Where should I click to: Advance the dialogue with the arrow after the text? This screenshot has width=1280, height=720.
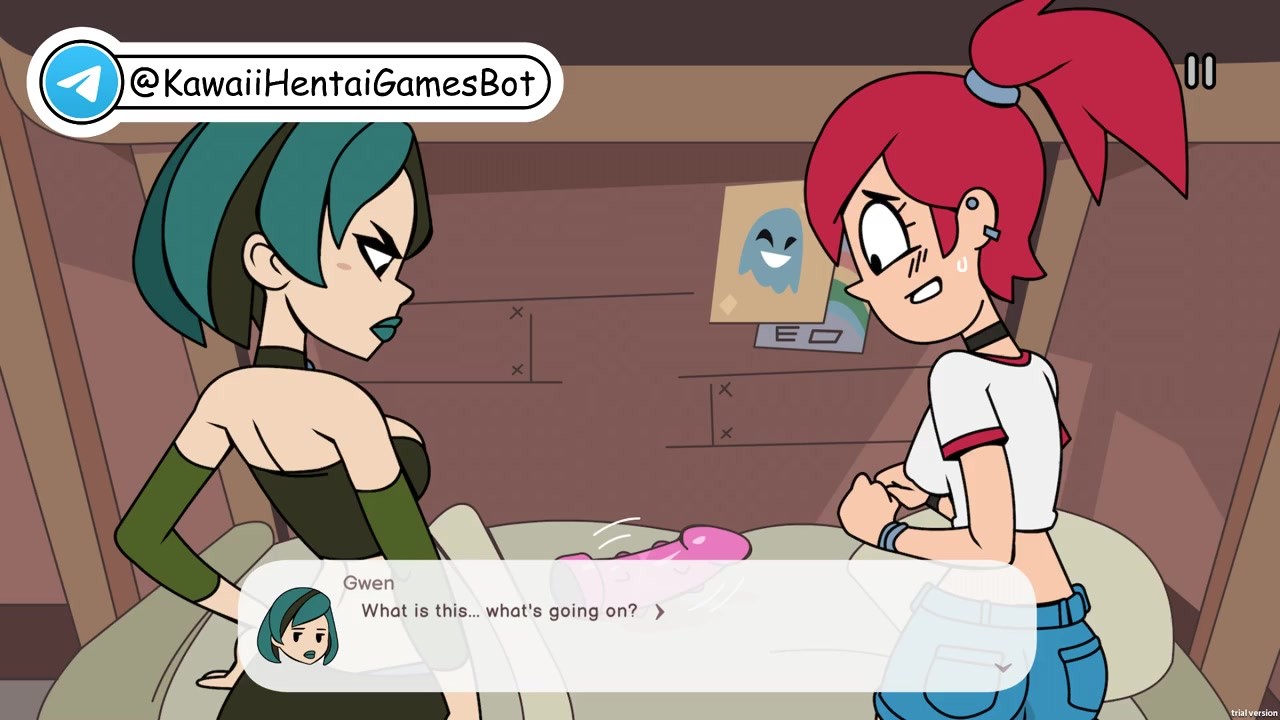[659, 612]
